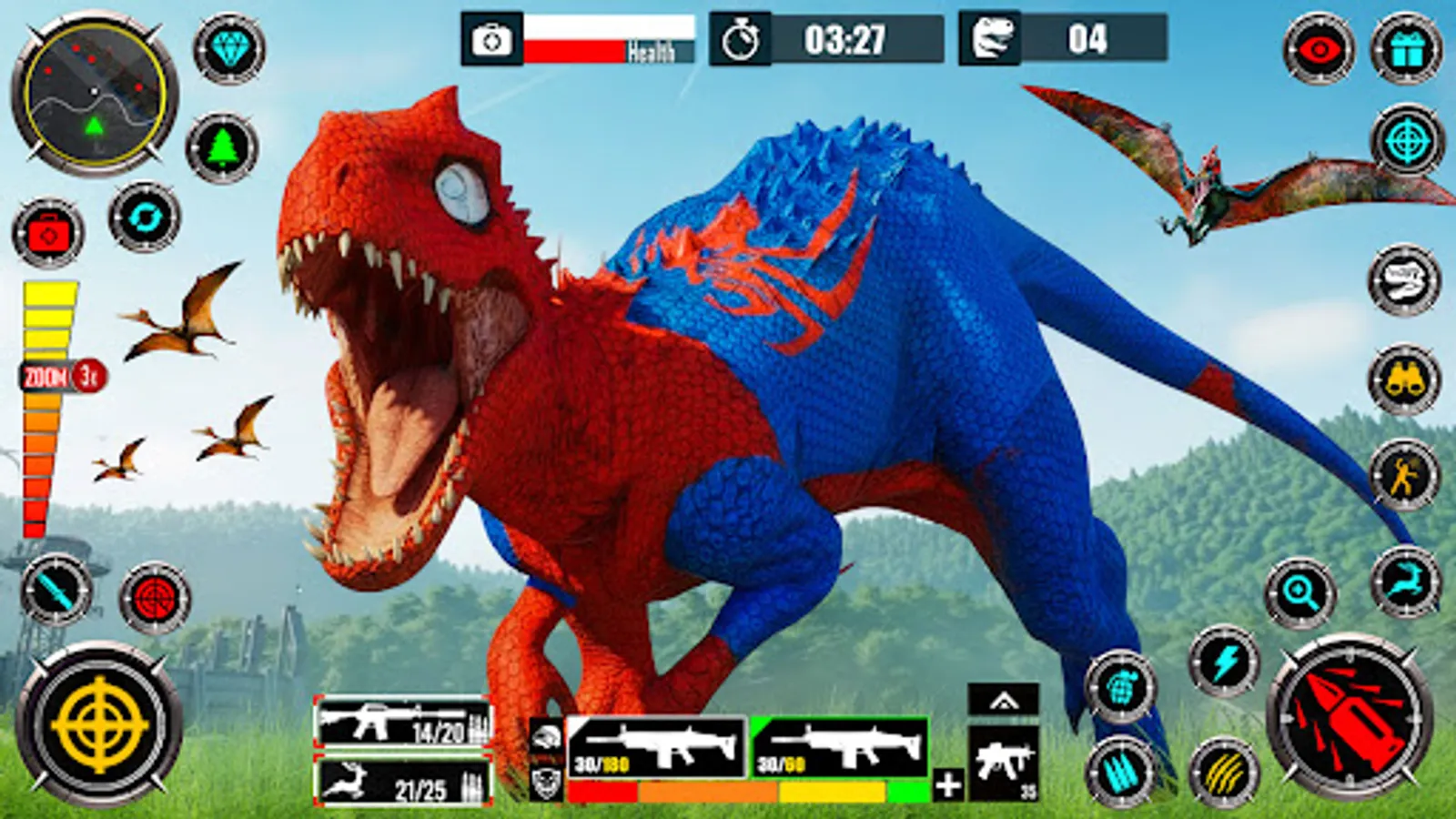1456x819 pixels.
Task: Activate the red target lock icon
Action: [x=151, y=596]
